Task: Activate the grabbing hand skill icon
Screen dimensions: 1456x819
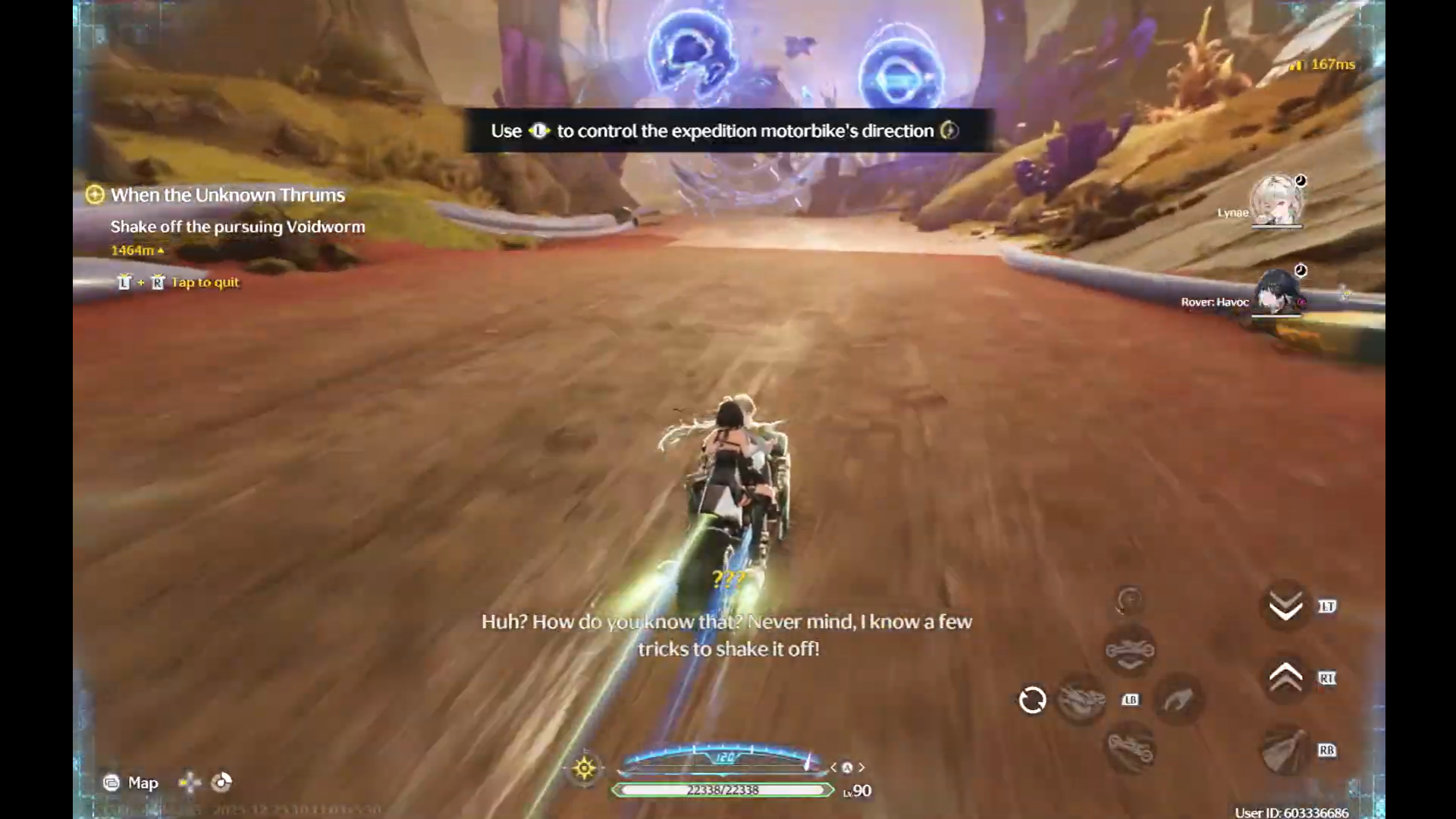Action: tap(1178, 700)
